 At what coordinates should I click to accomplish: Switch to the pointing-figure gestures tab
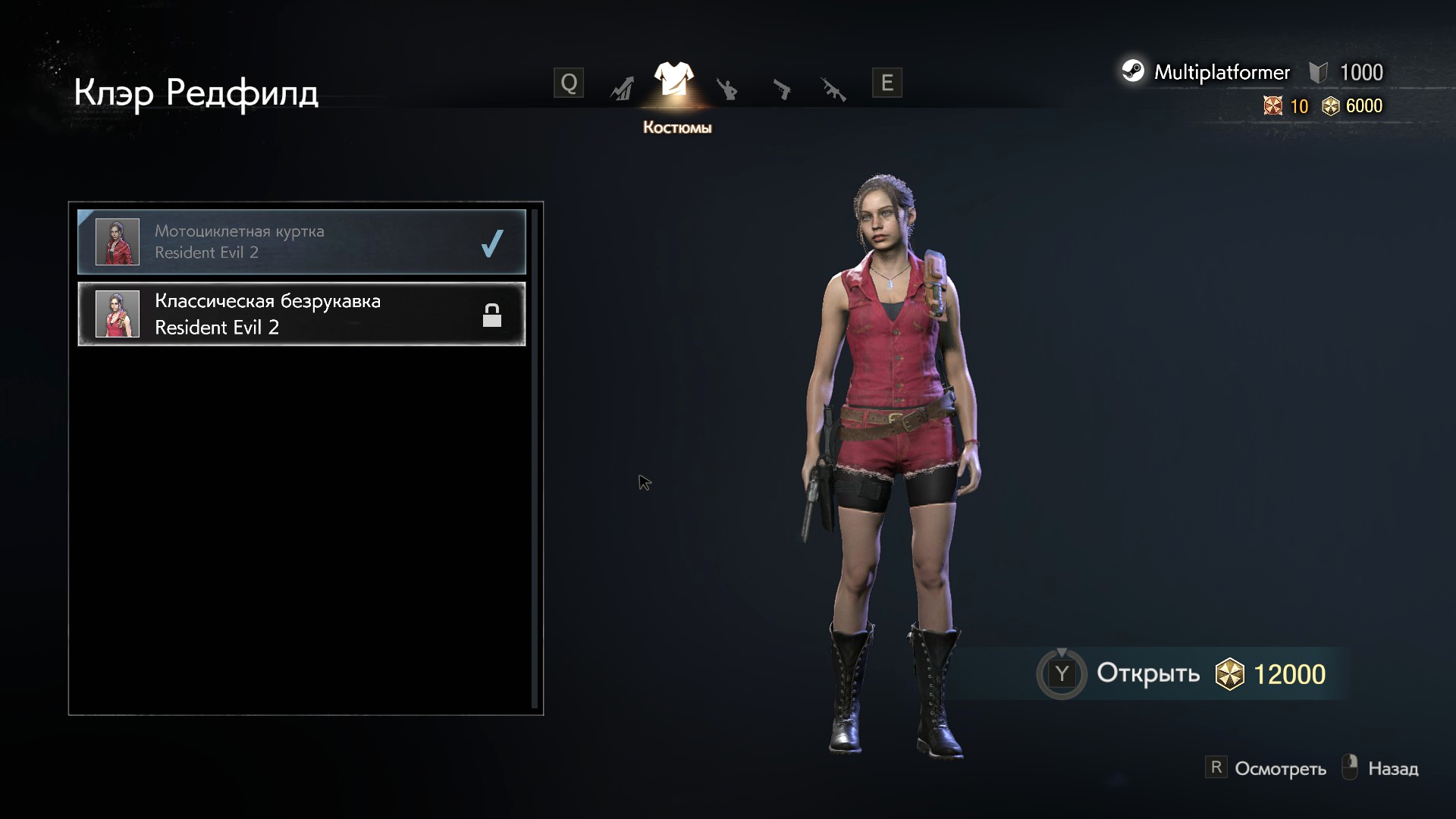click(x=727, y=89)
